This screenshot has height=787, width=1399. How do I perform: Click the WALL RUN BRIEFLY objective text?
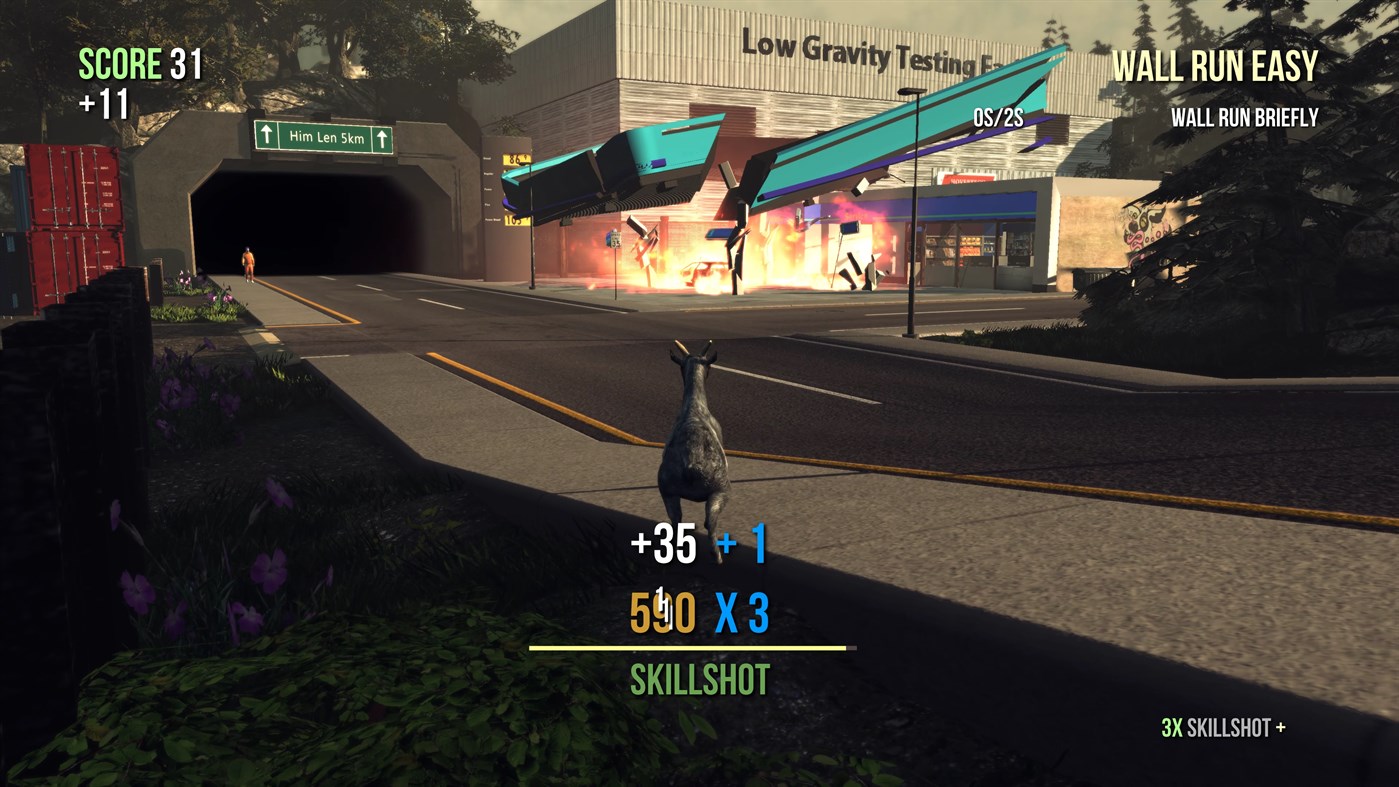coord(1246,116)
